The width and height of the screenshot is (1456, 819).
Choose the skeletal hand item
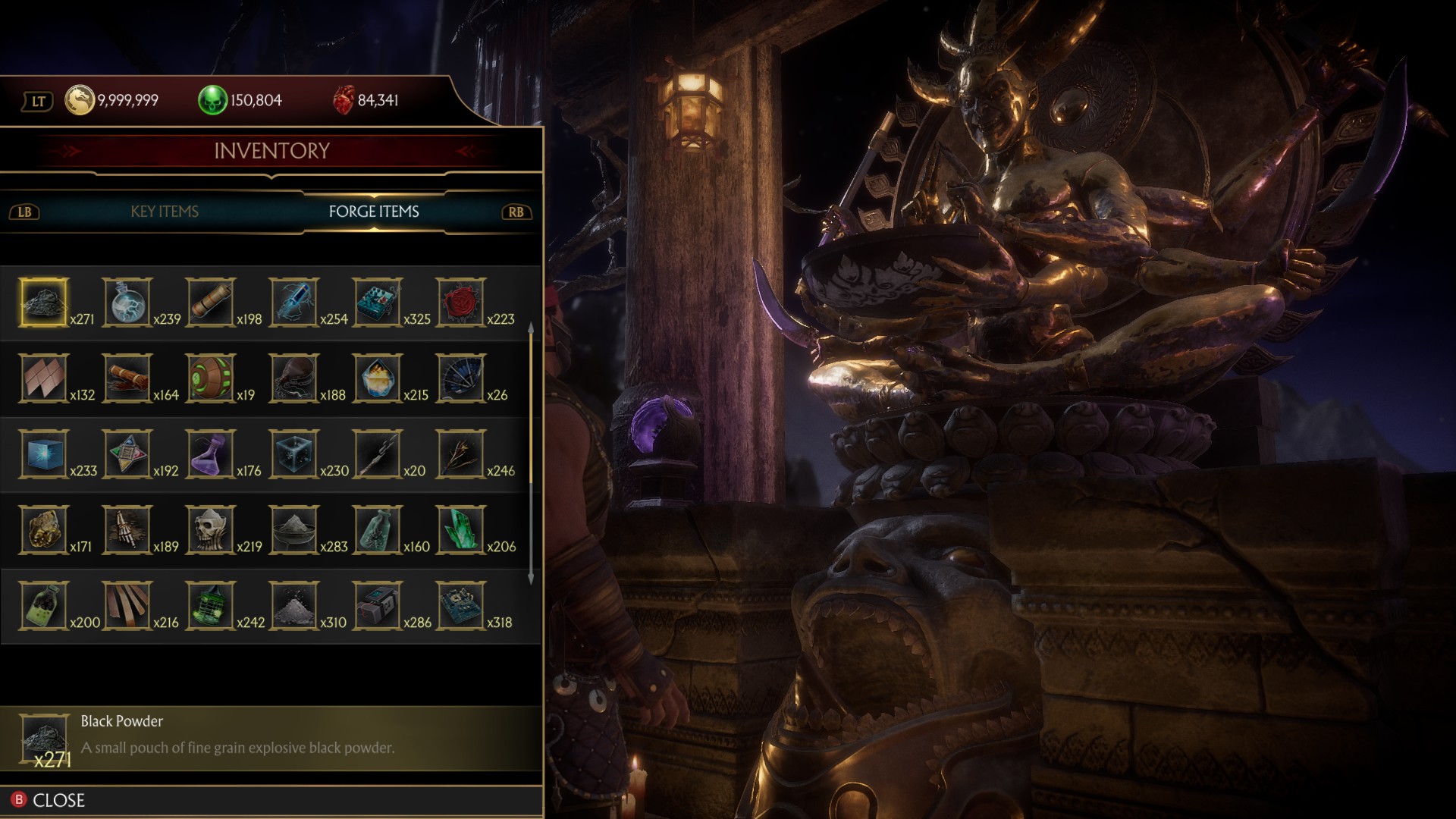(x=127, y=530)
